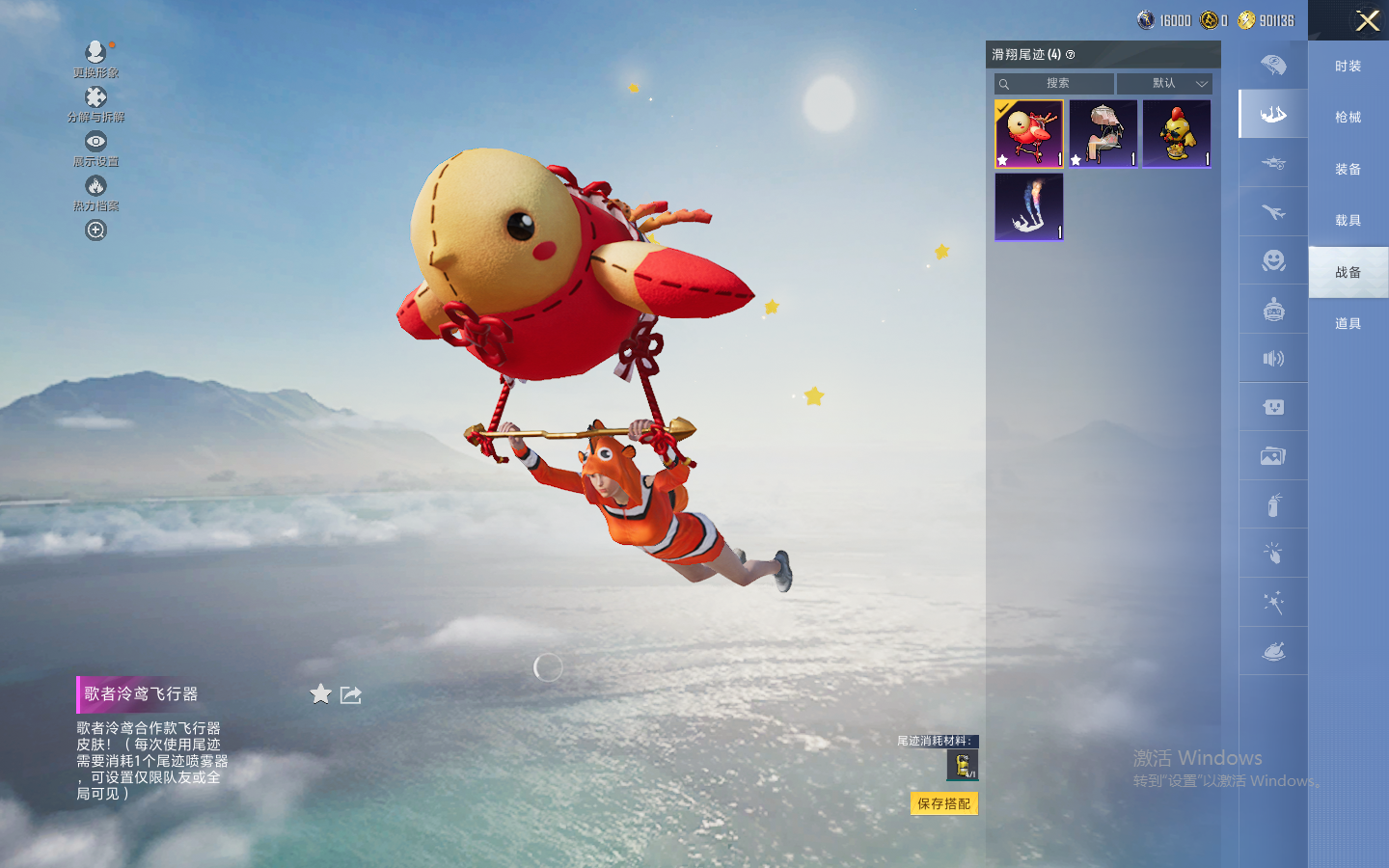Open the 默认 sort dropdown
1389x868 pixels.
tap(1164, 84)
